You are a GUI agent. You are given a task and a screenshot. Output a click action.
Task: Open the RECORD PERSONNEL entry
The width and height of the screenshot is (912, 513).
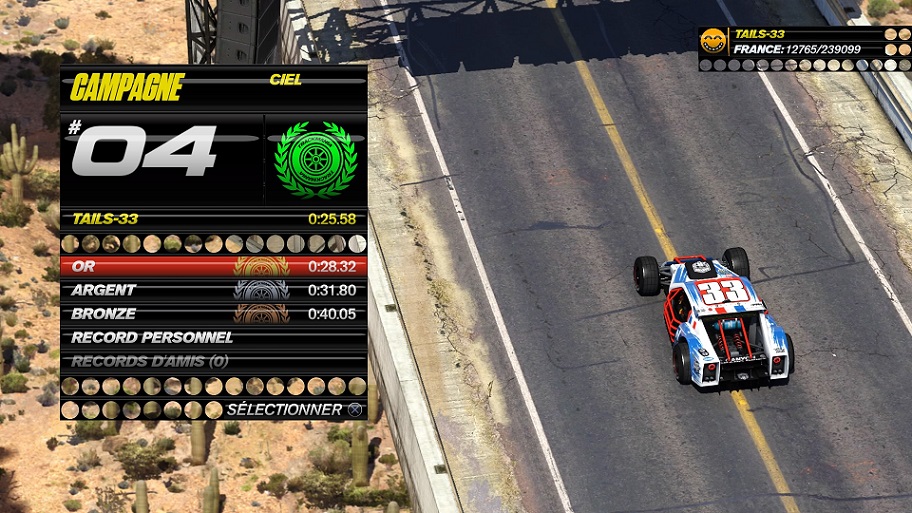click(213, 338)
